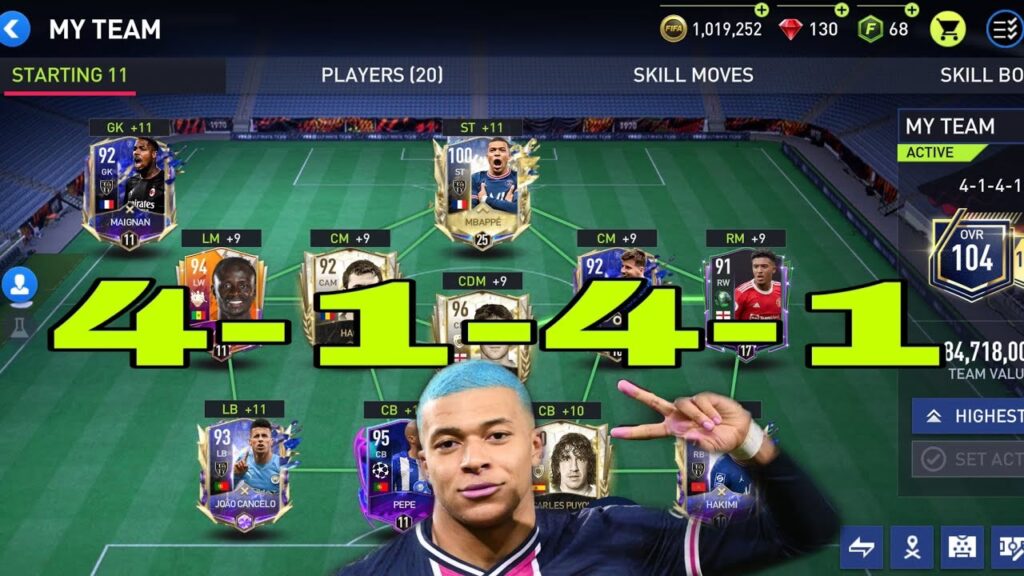Add more red gems with plus button
This screenshot has height=576, width=1024.
click(841, 10)
